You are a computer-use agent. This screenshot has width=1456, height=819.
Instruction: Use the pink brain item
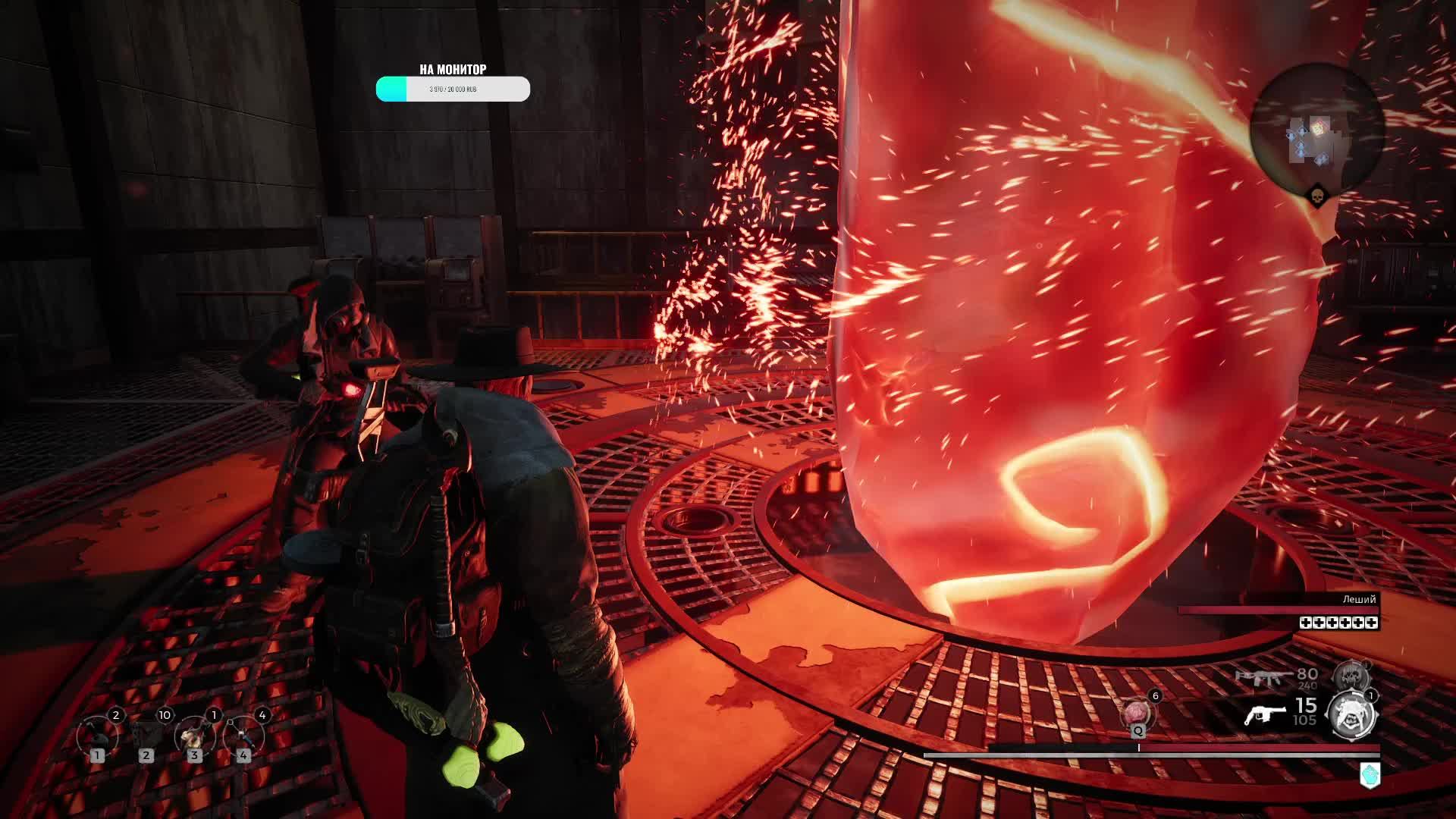coord(1137,713)
